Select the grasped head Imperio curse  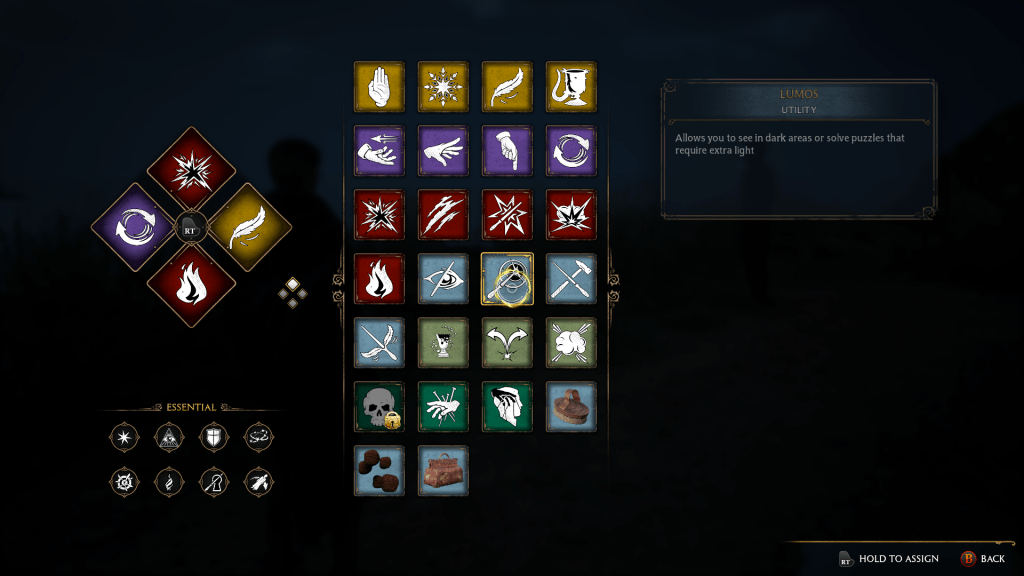507,406
